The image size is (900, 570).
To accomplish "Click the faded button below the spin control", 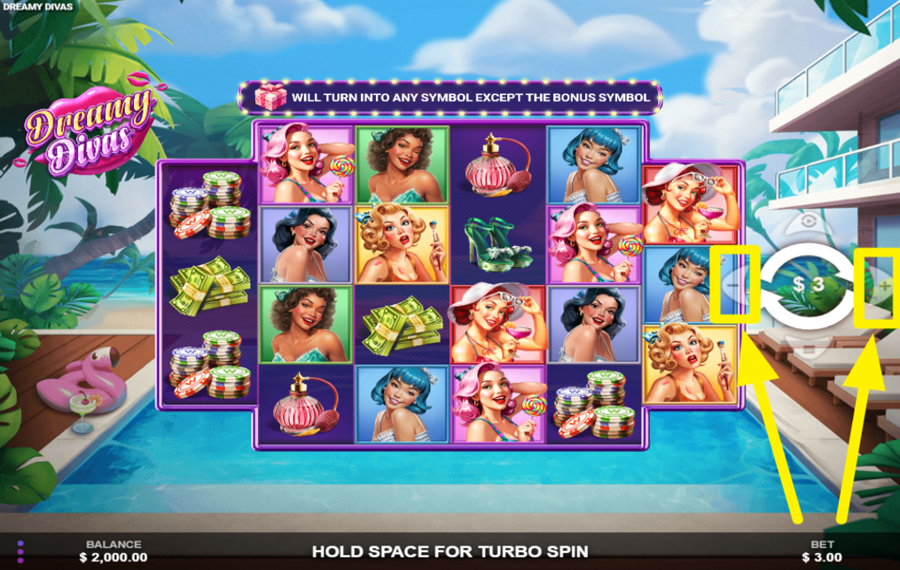I will click(x=808, y=348).
